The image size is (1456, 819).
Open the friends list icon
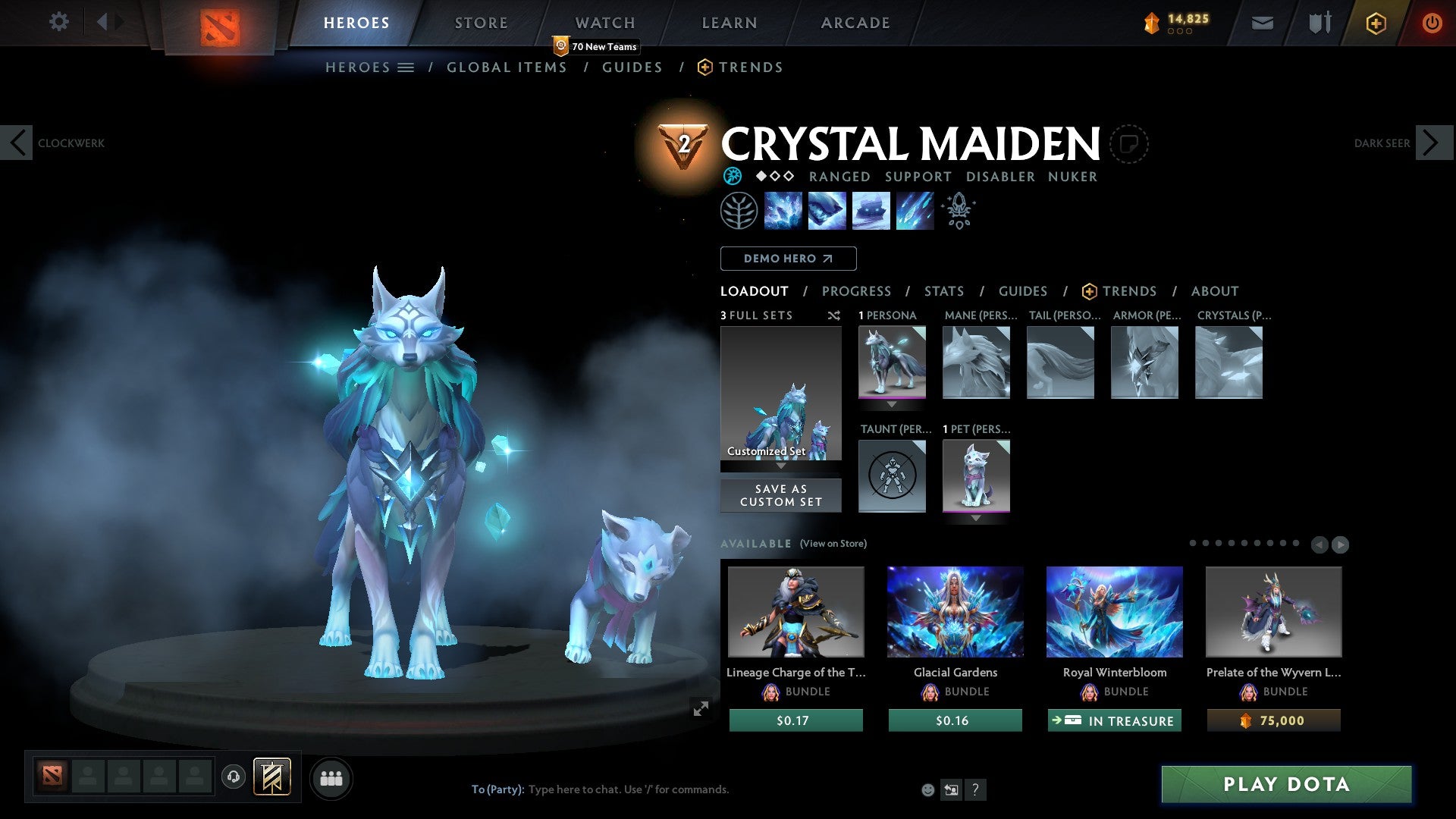coord(331,777)
